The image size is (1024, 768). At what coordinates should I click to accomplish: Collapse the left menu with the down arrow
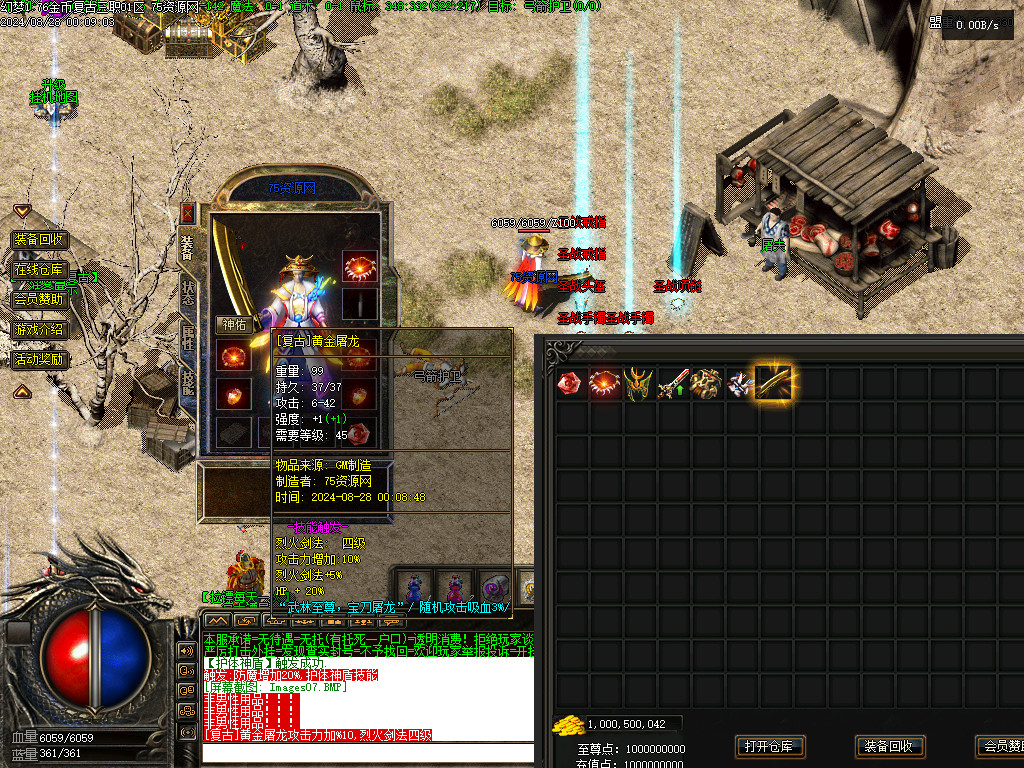(x=22, y=211)
